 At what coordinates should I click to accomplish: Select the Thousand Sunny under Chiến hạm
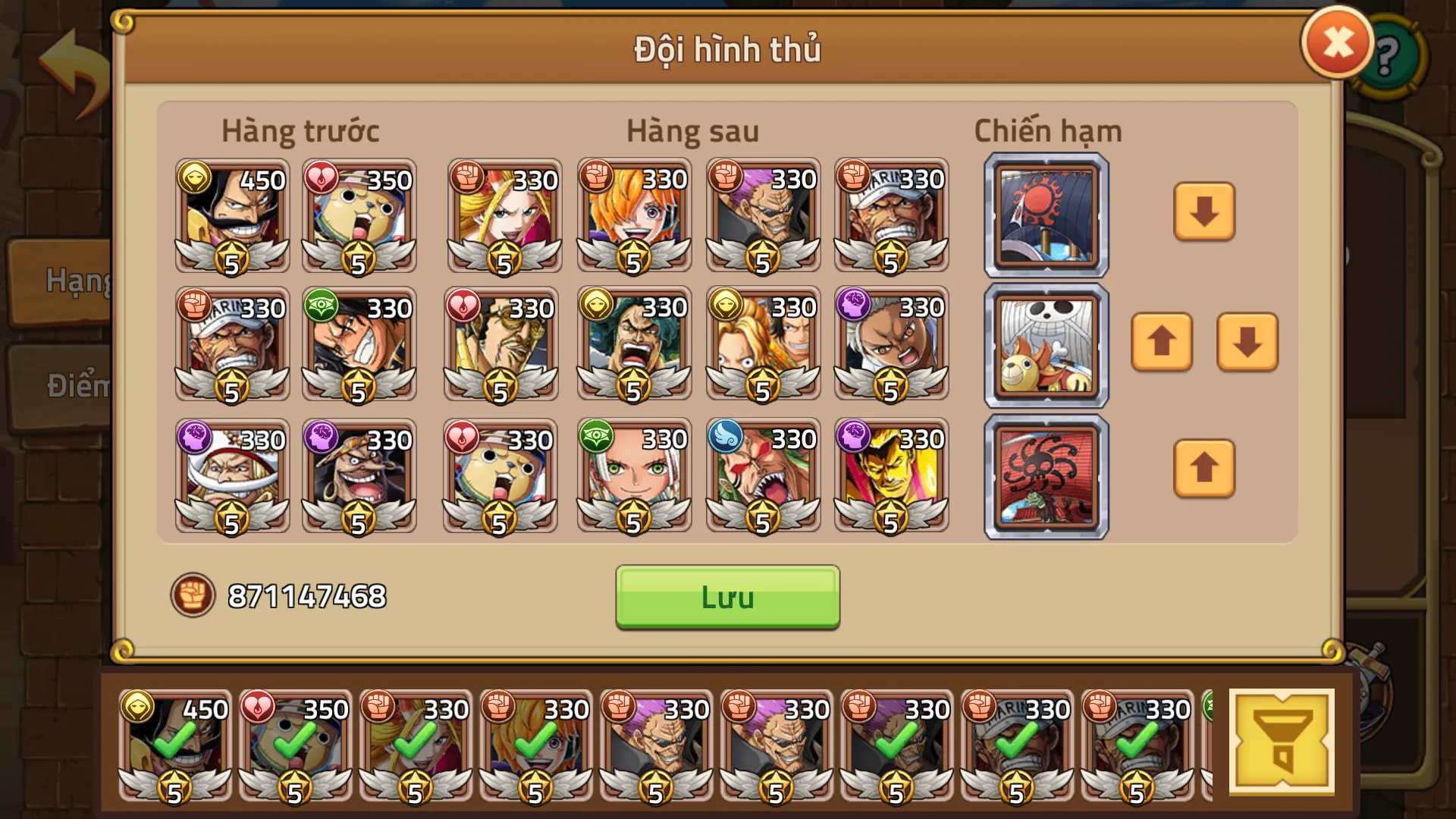tap(1045, 345)
